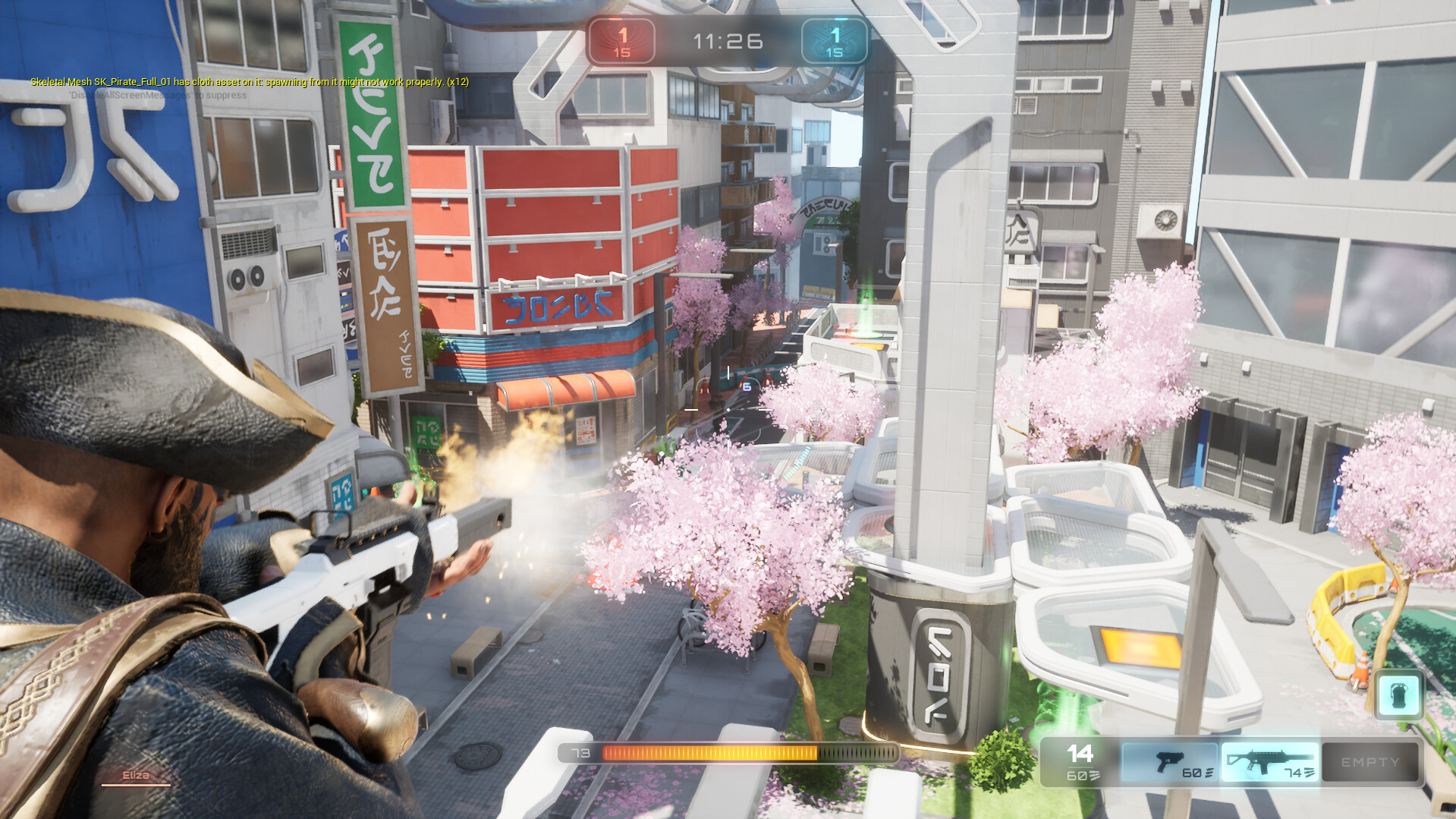Click the EMPTY weapon slot
This screenshot has height=819, width=1456.
(x=1370, y=762)
